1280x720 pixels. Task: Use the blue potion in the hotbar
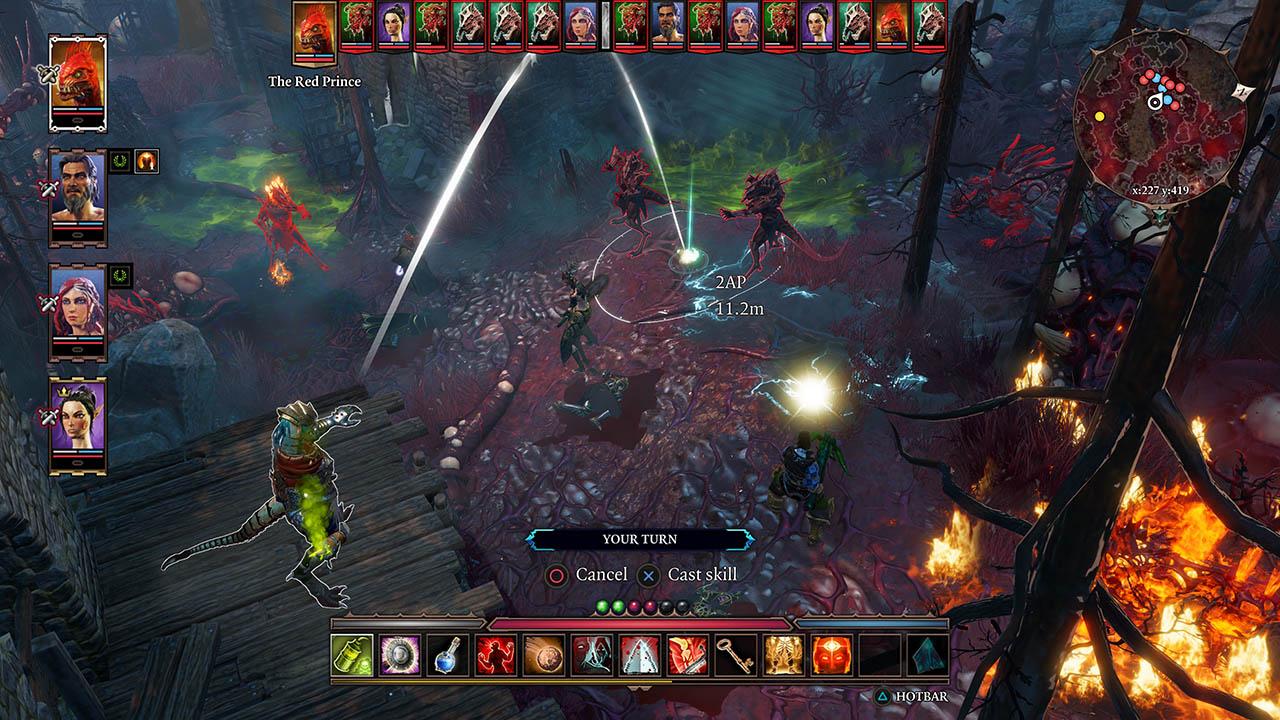[x=447, y=655]
